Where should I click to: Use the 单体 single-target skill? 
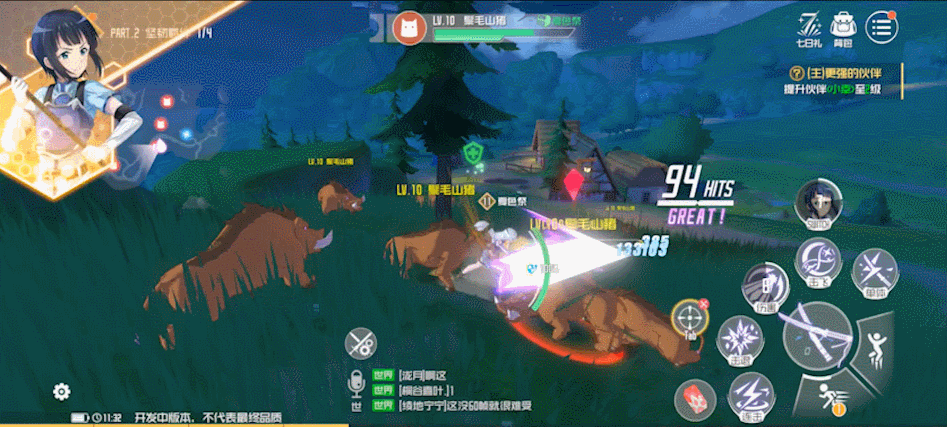(x=874, y=271)
